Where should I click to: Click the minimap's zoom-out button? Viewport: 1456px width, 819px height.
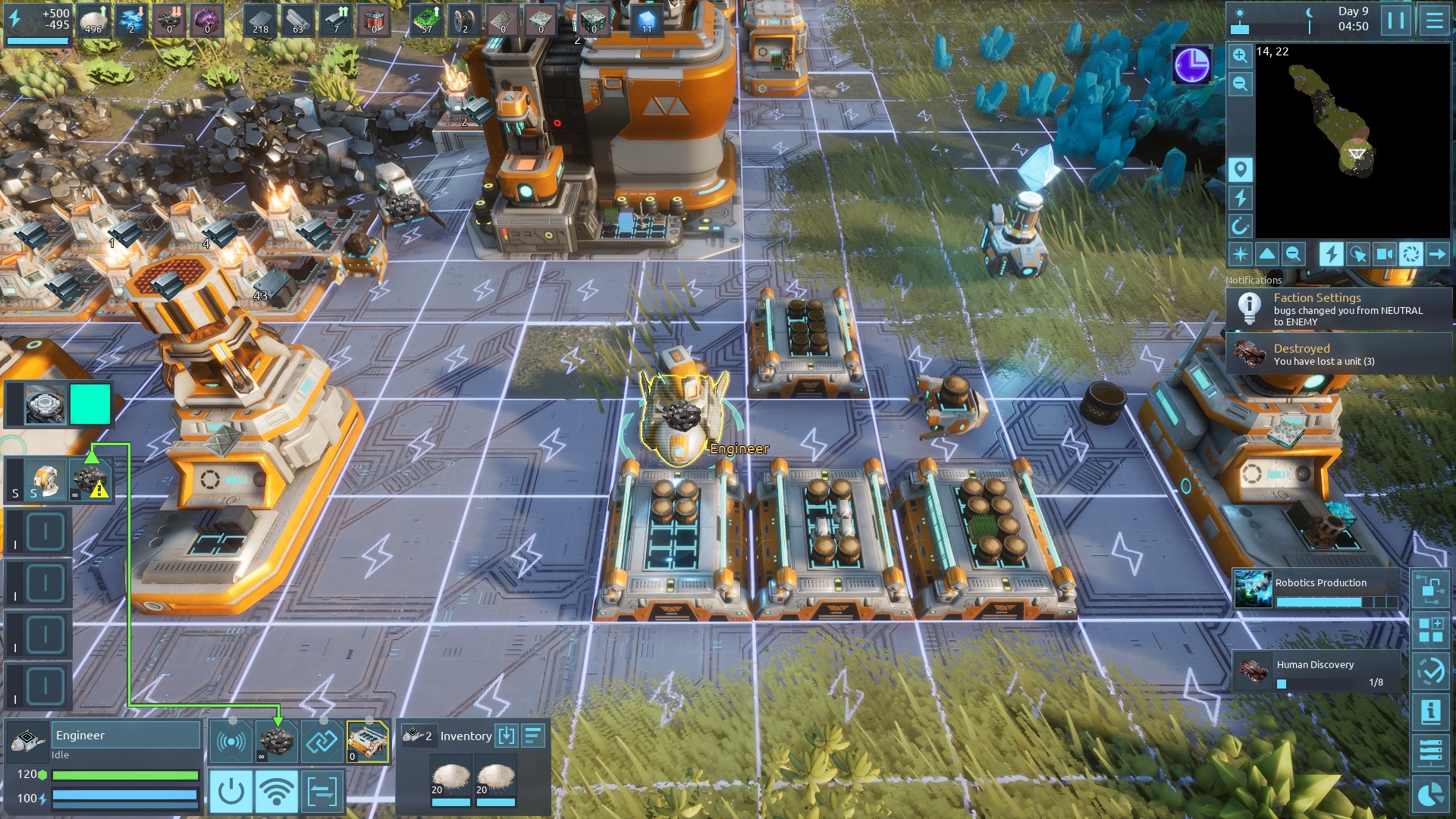[1240, 84]
